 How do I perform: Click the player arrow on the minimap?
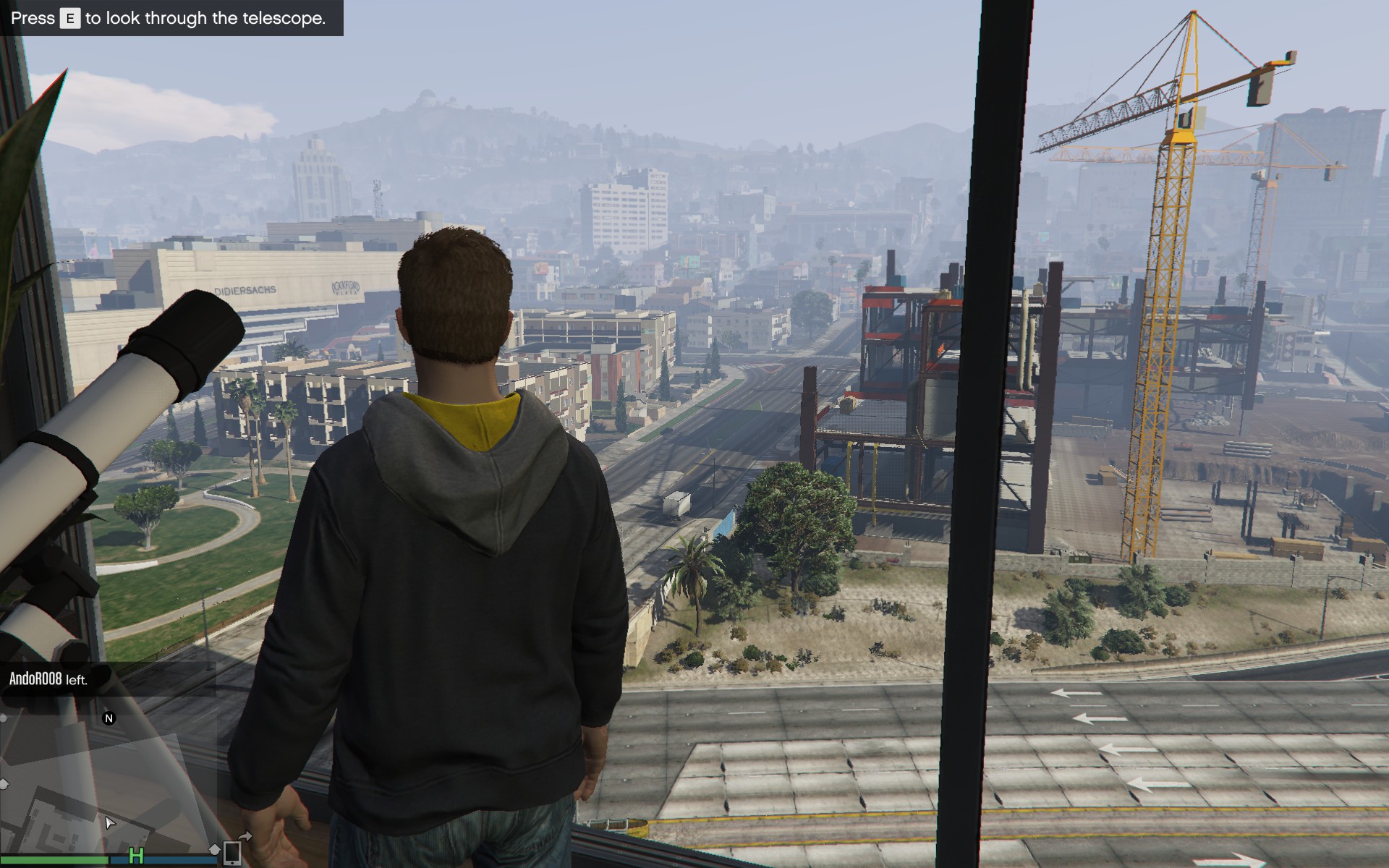pos(109,822)
